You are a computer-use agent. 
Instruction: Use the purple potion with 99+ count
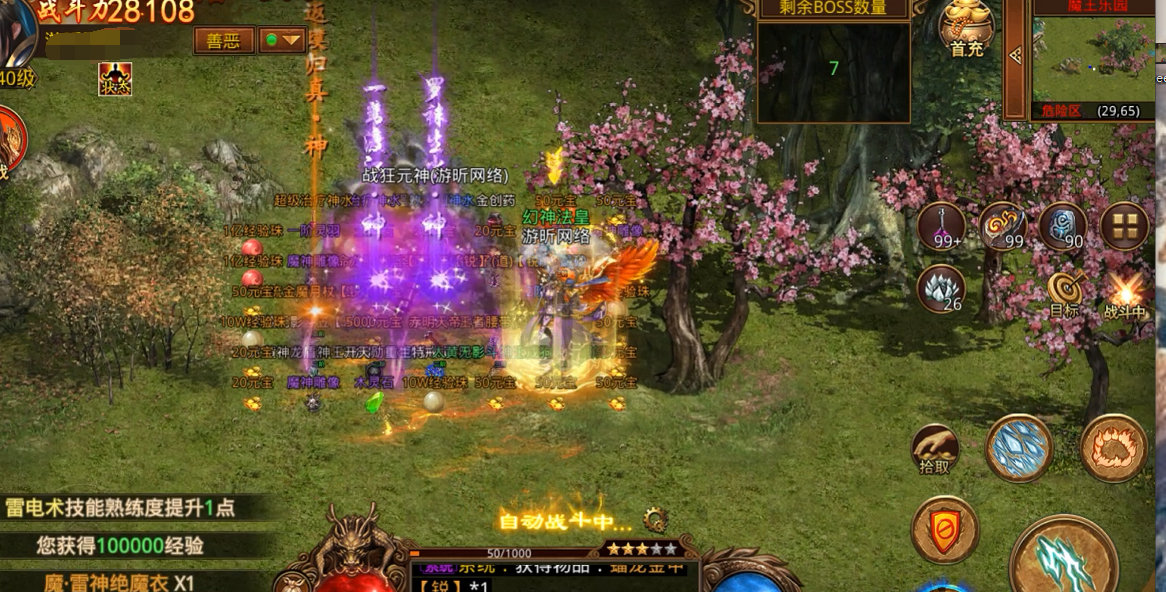941,226
